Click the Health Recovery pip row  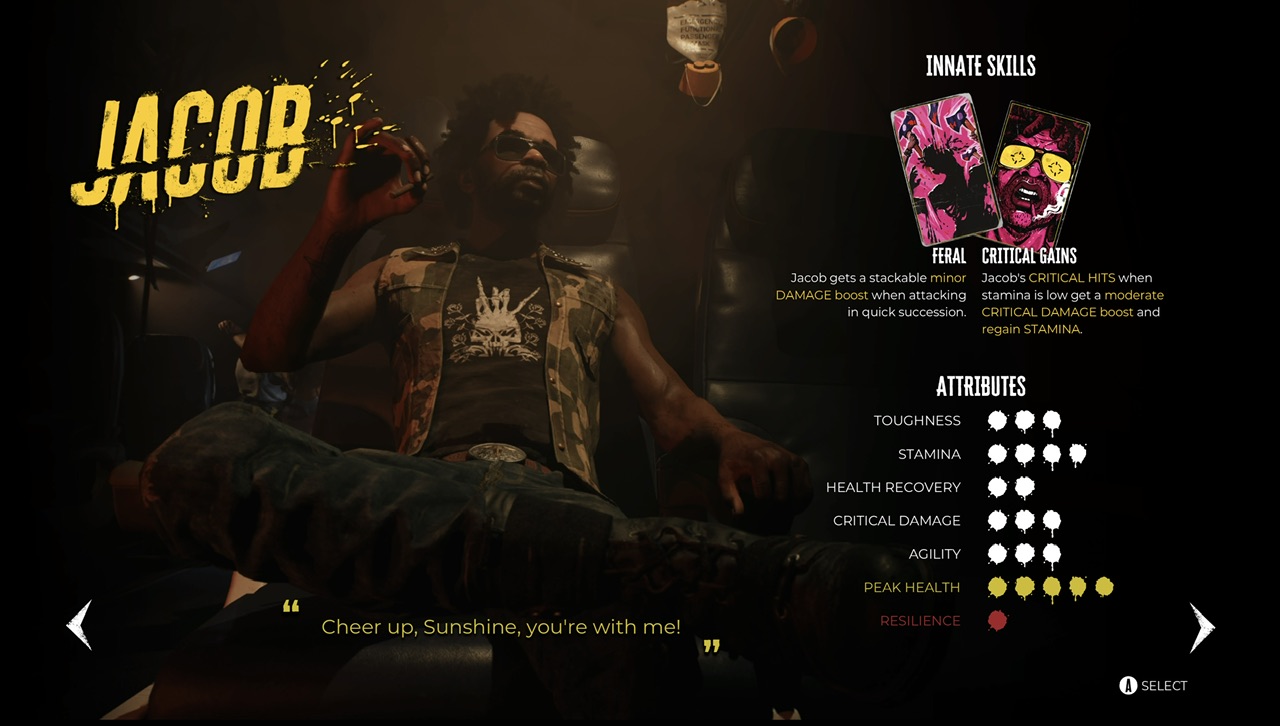[x=1010, y=487]
